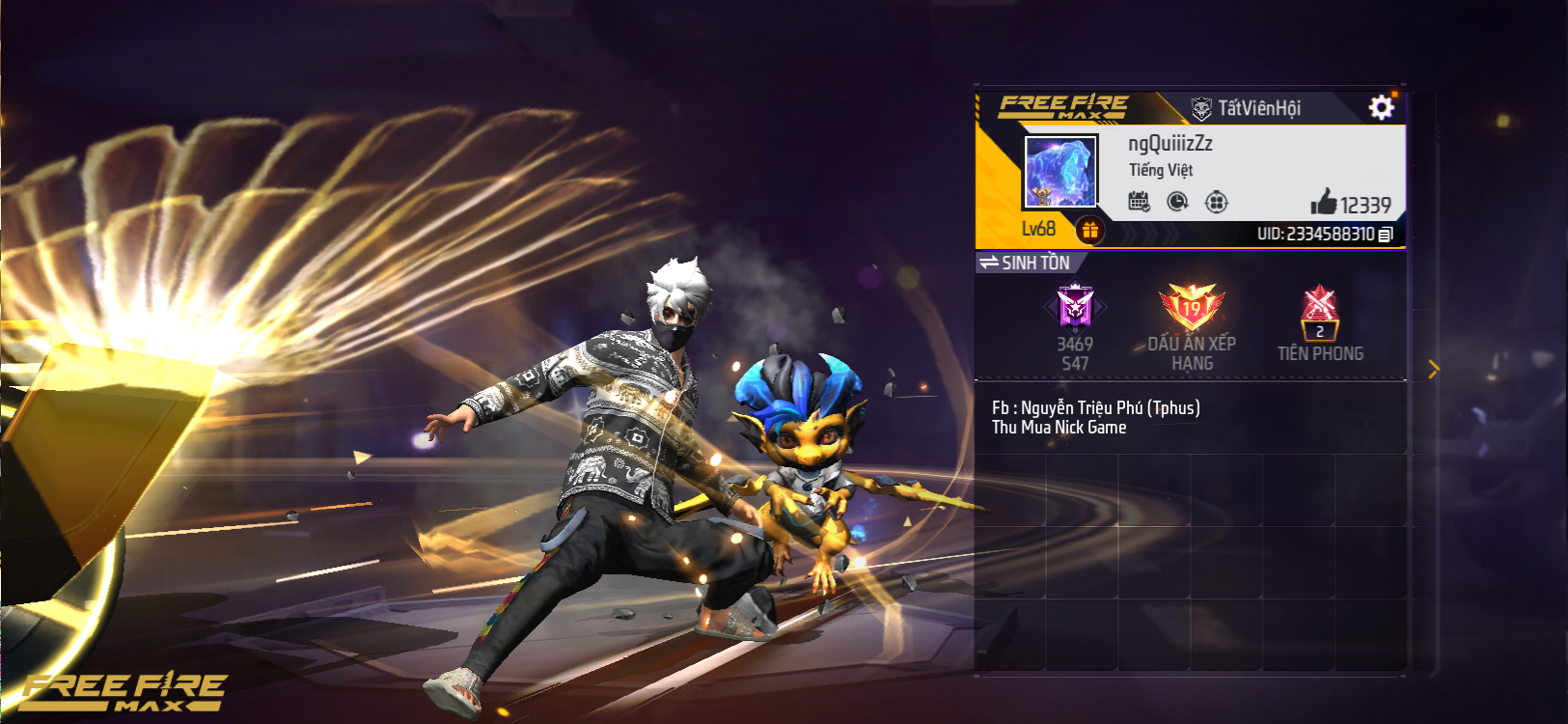Copy the UID with the copy icon
Image resolution: width=1568 pixels, height=724 pixels.
click(x=1386, y=235)
